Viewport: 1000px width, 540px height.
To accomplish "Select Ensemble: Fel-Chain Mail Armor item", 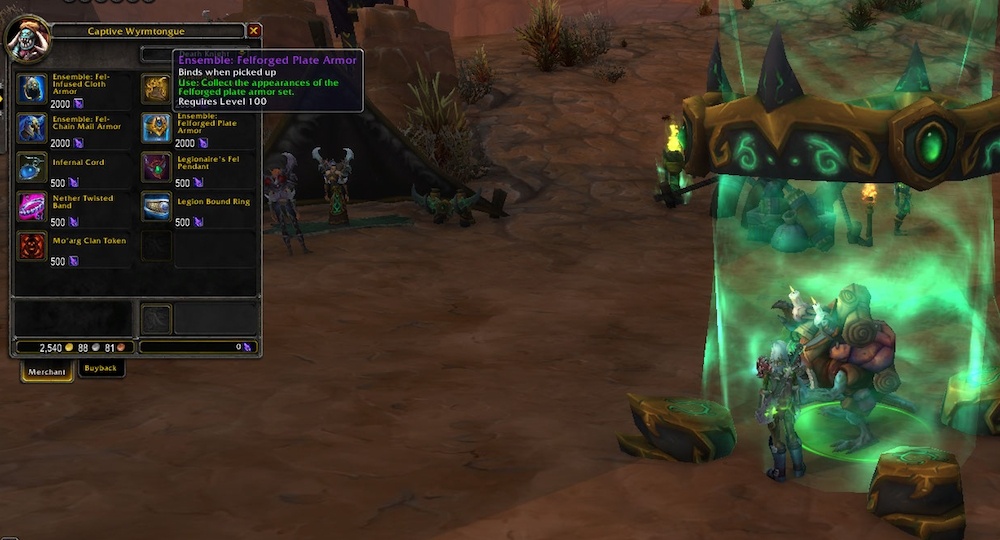I will 33,127.
